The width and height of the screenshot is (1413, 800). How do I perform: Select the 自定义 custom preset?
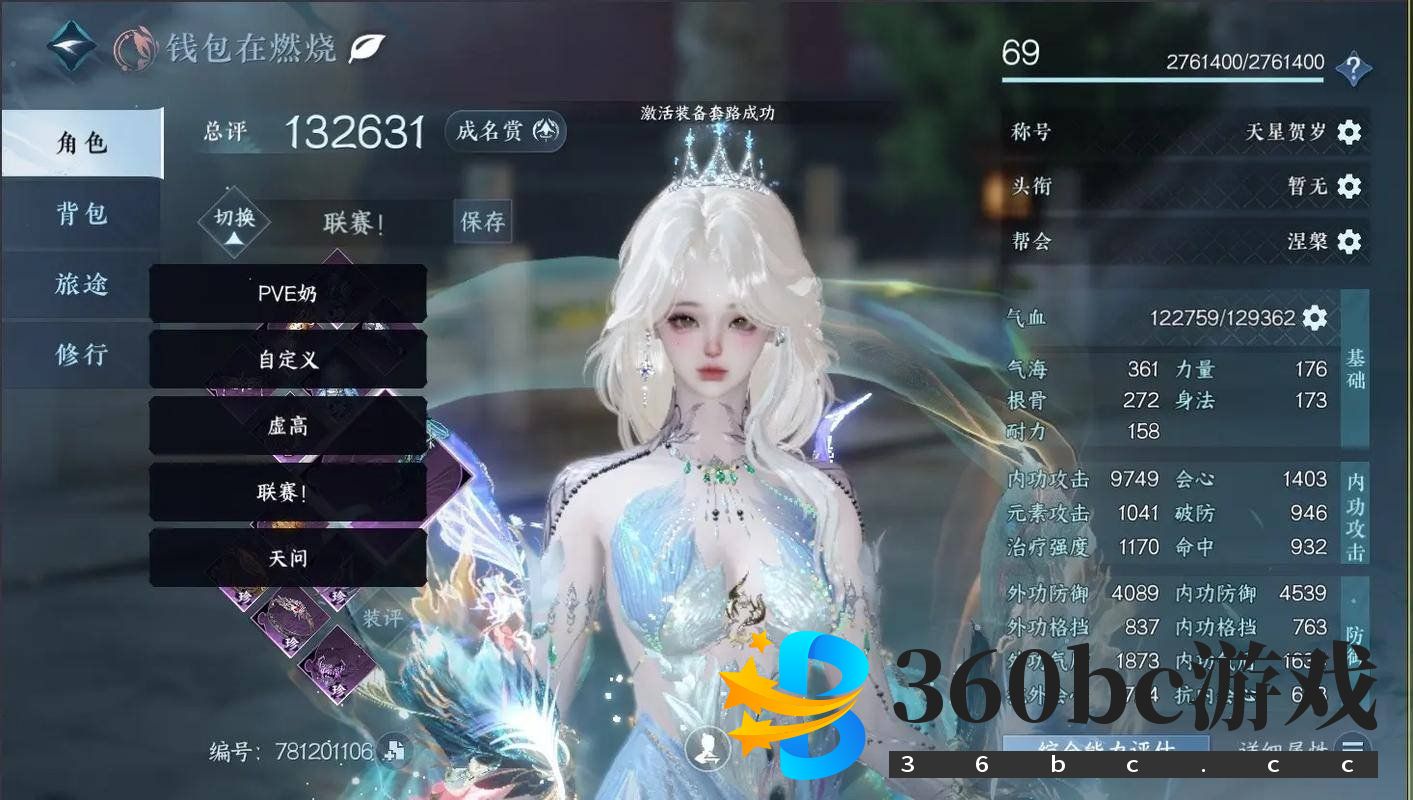[288, 359]
